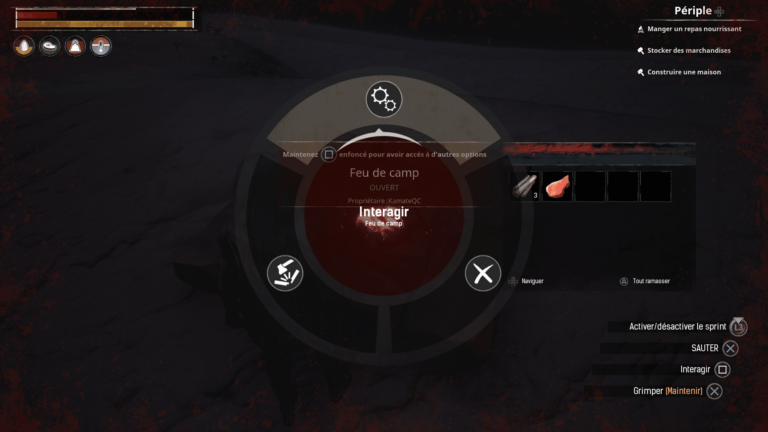Choose Interagir for the Feu de camp
This screenshot has width=768, height=432.
point(384,212)
